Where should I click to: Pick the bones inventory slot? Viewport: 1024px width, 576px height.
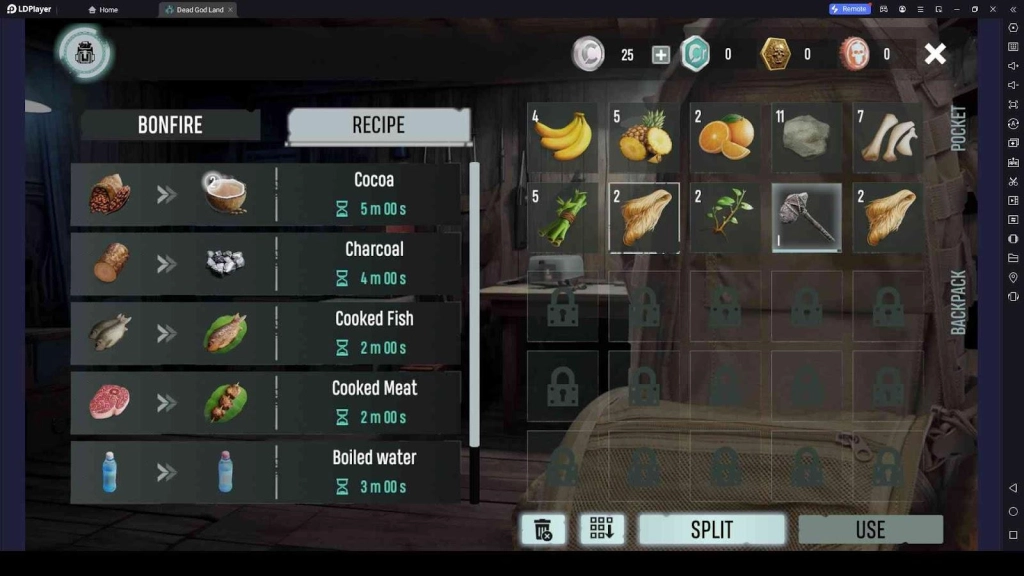click(888, 137)
